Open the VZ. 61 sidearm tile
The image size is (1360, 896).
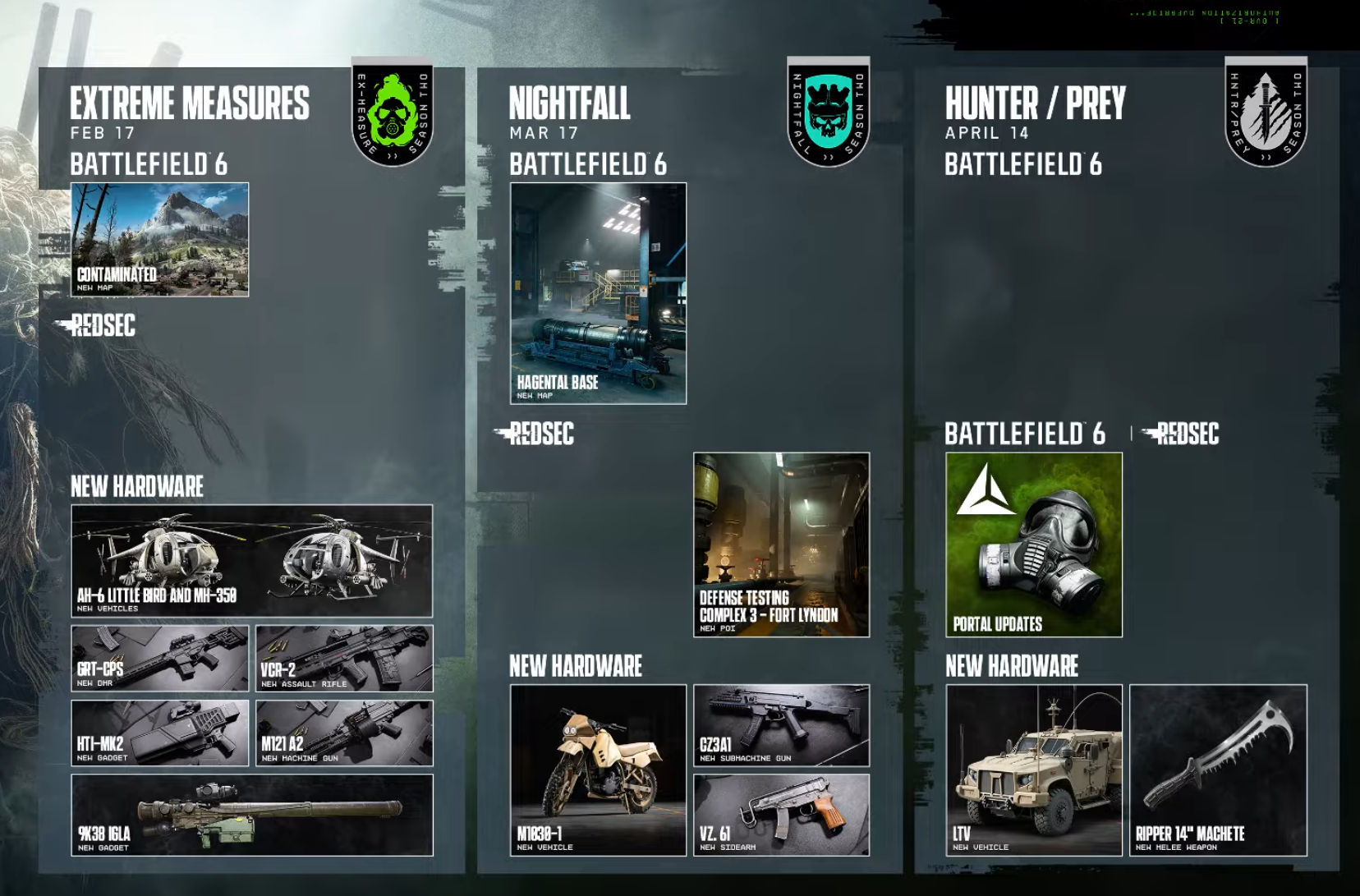(x=781, y=815)
